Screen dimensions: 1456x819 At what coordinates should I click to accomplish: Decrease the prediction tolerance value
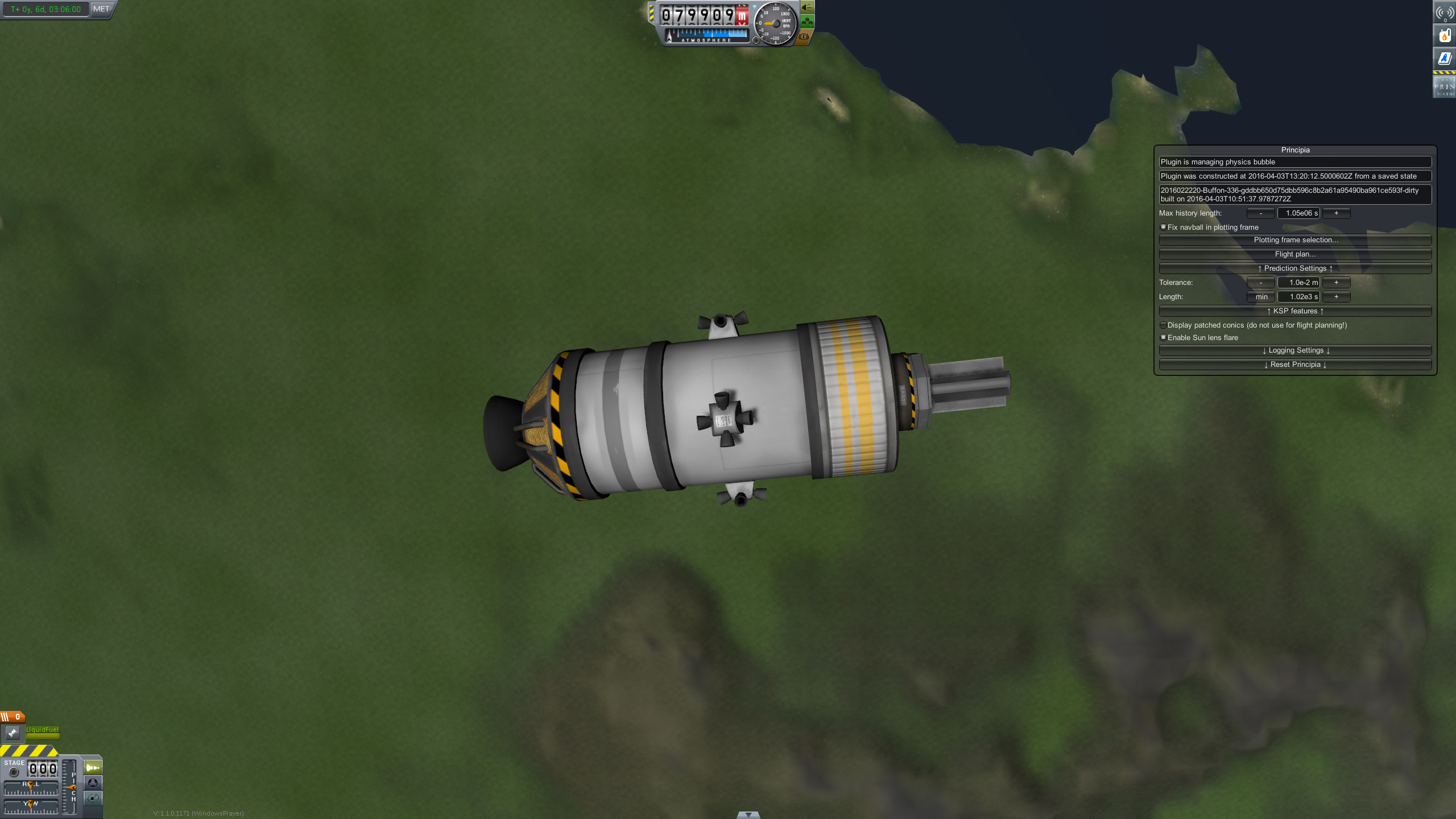(1260, 283)
